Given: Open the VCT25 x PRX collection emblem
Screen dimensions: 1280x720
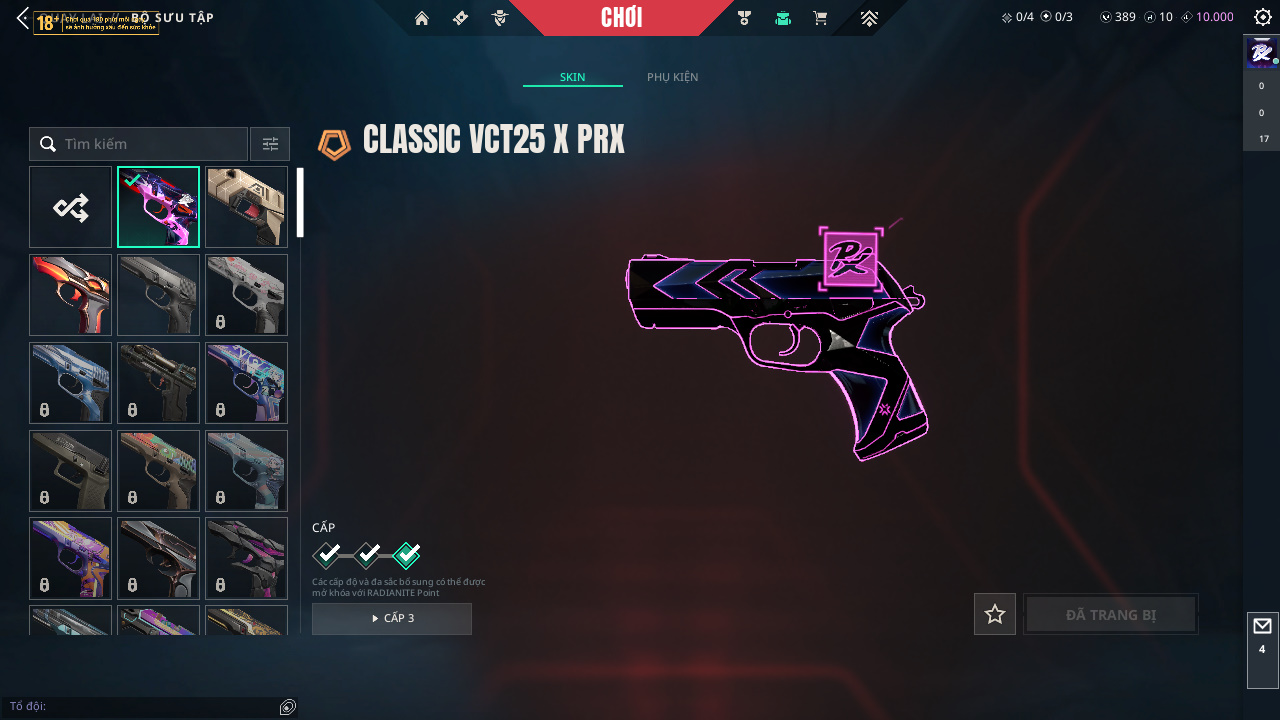Looking at the screenshot, I should (335, 144).
